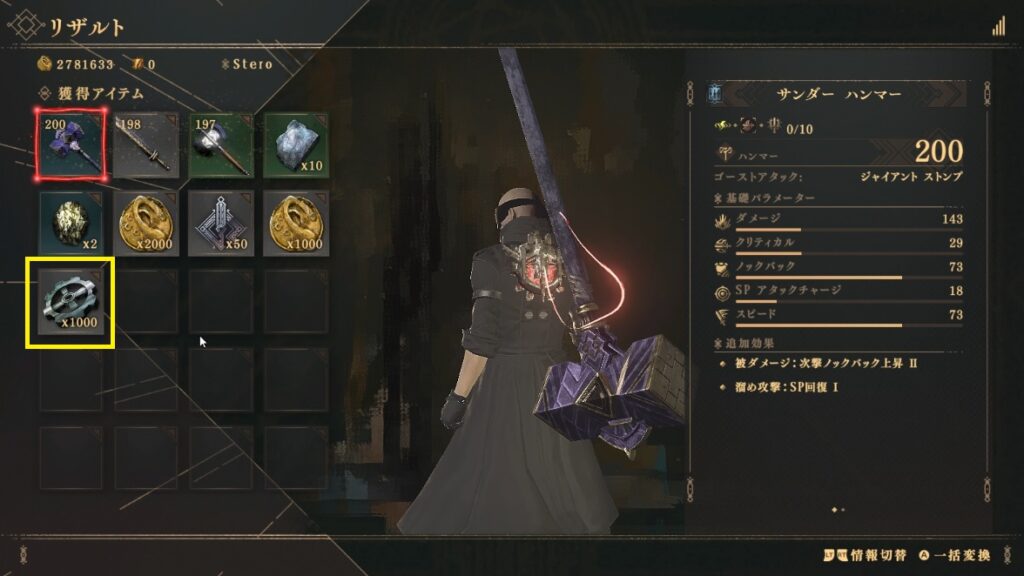This screenshot has width=1024, height=576.
Task: Select the level 200 Thunder Hammer slot
Action: 70,144
